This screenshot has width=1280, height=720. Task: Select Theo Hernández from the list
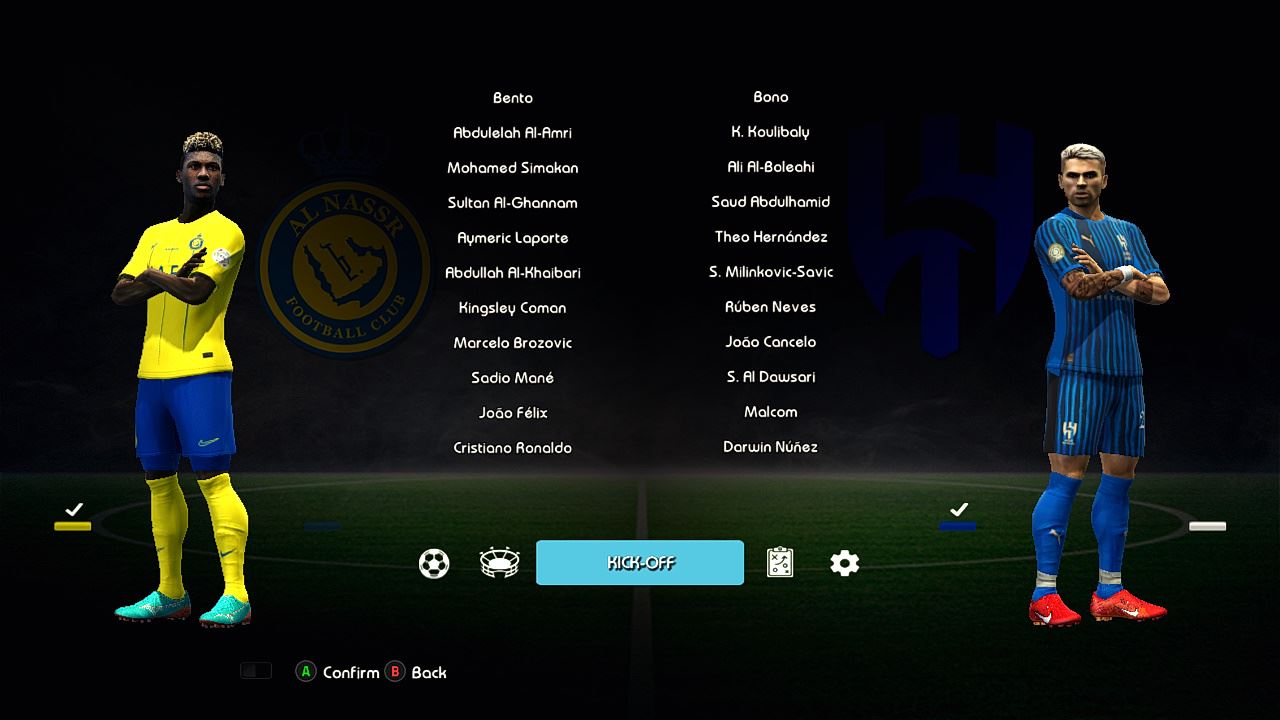click(x=770, y=237)
